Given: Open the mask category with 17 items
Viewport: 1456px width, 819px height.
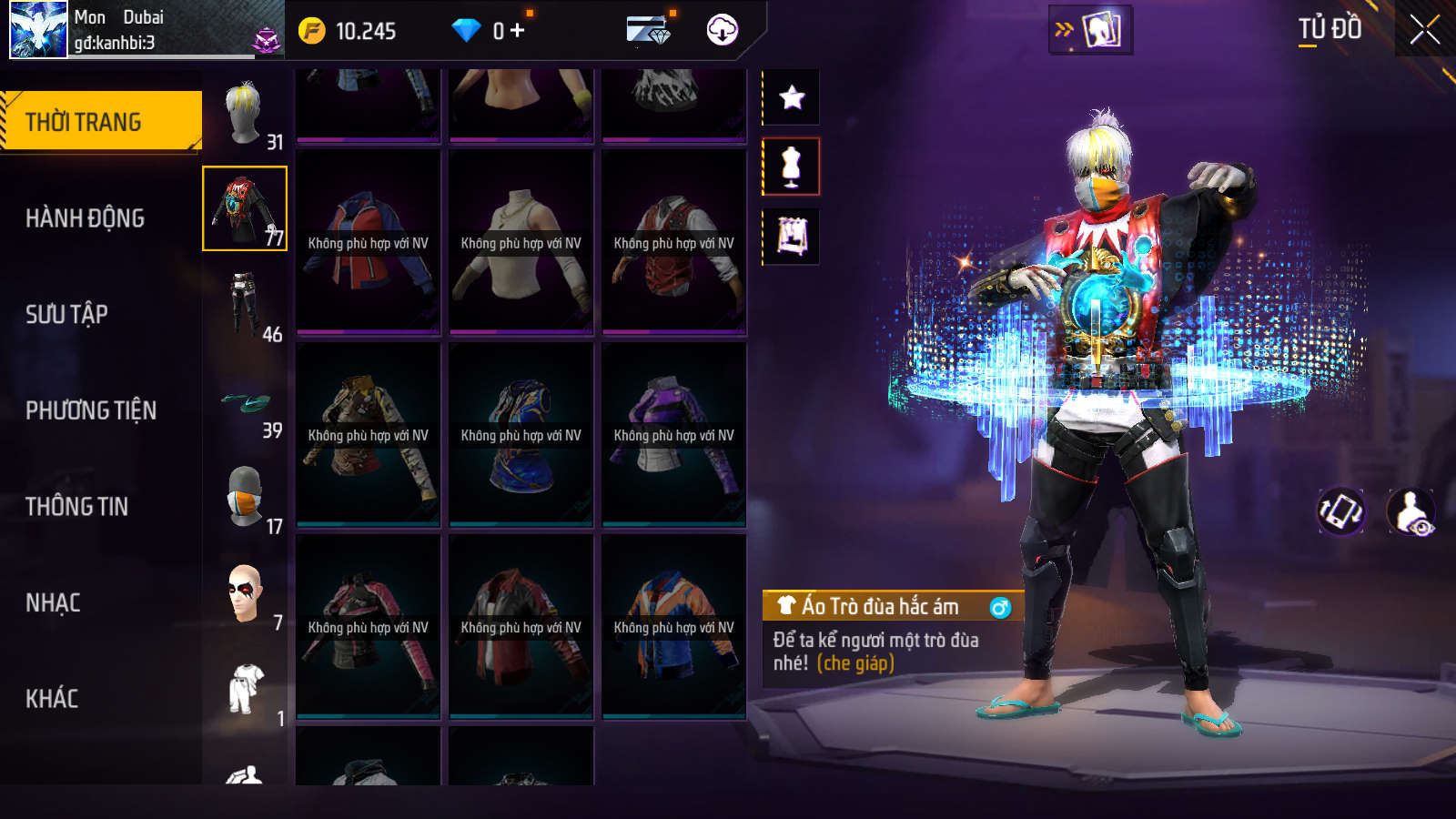Looking at the screenshot, I should (245, 498).
